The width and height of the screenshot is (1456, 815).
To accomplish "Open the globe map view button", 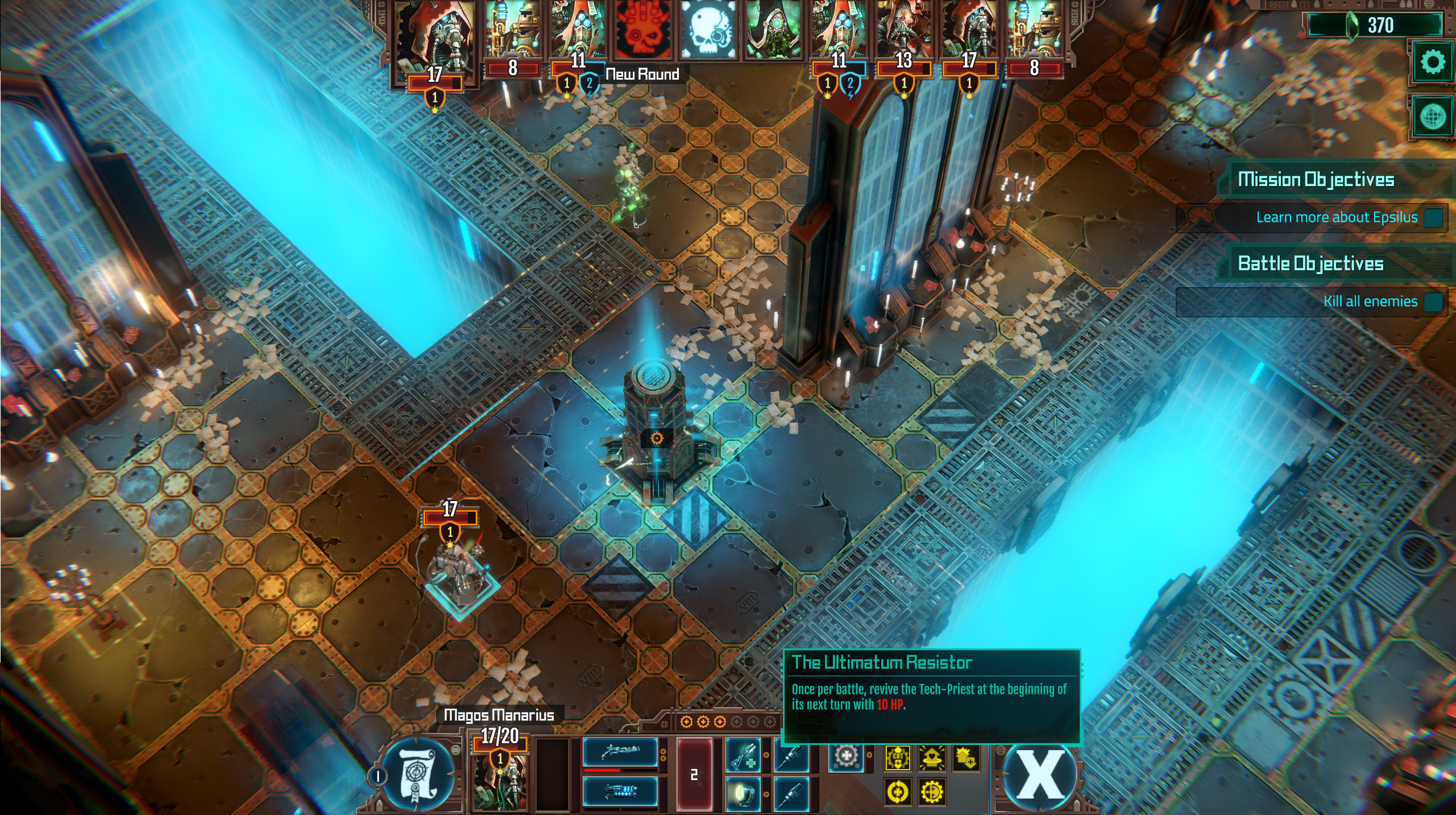I will (x=1432, y=118).
